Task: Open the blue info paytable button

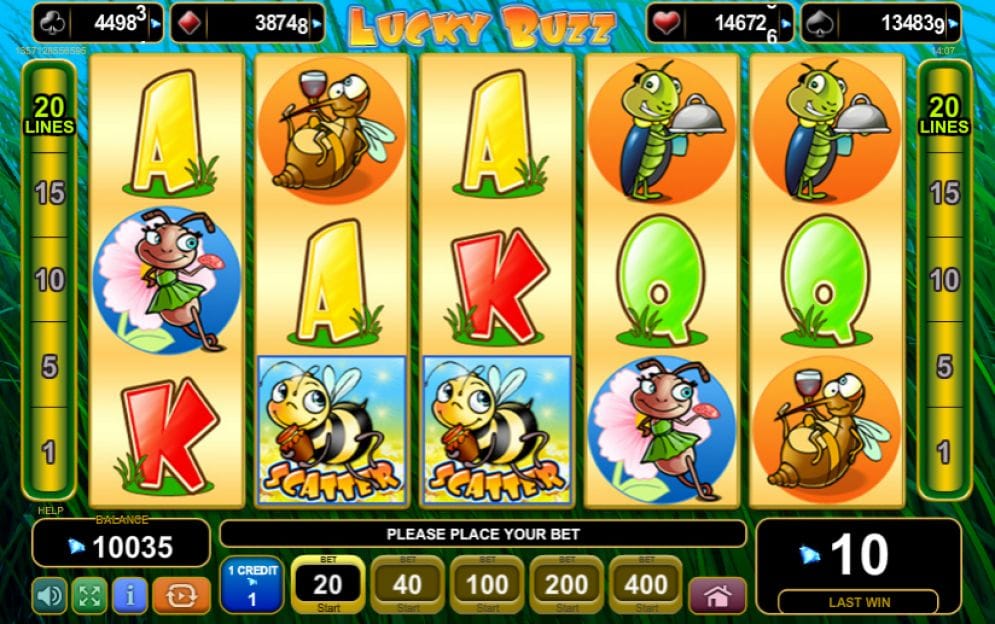Action: [x=130, y=596]
